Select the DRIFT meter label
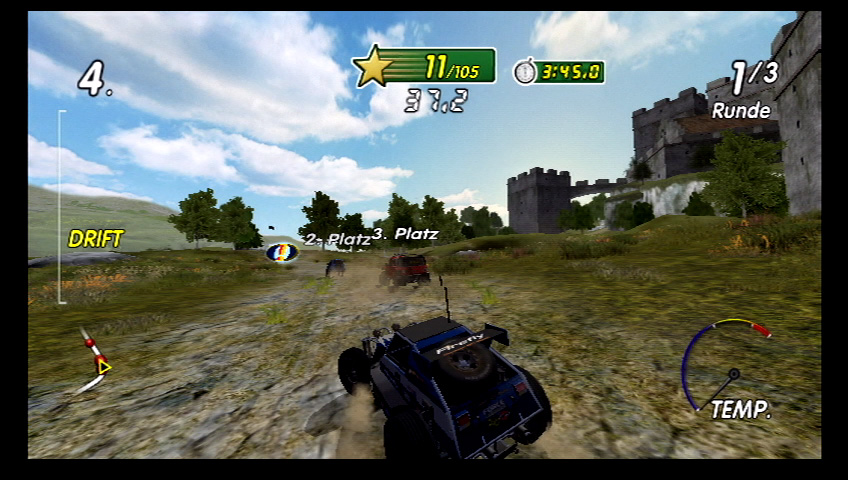 tap(96, 239)
